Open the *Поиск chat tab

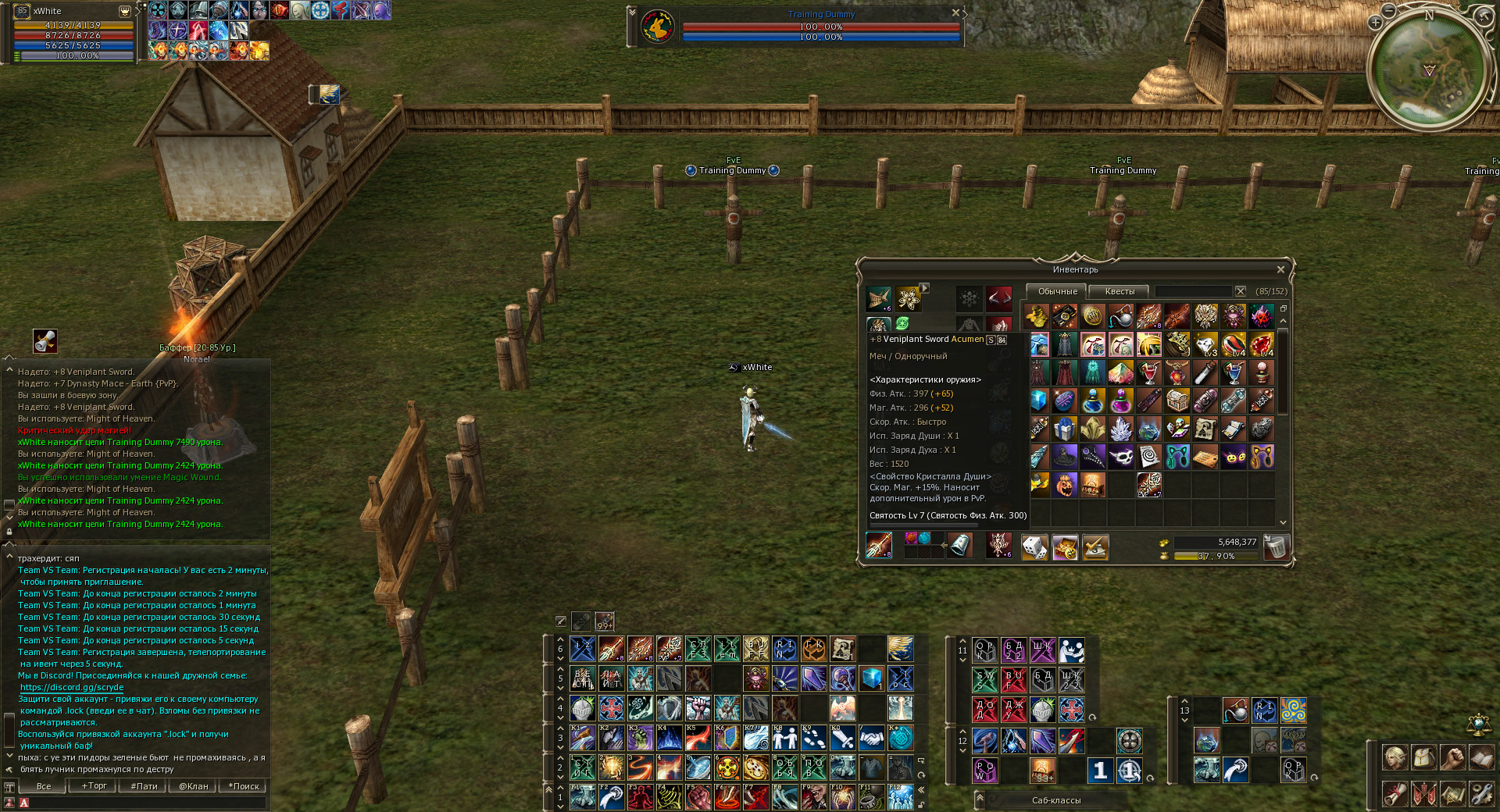tap(244, 786)
